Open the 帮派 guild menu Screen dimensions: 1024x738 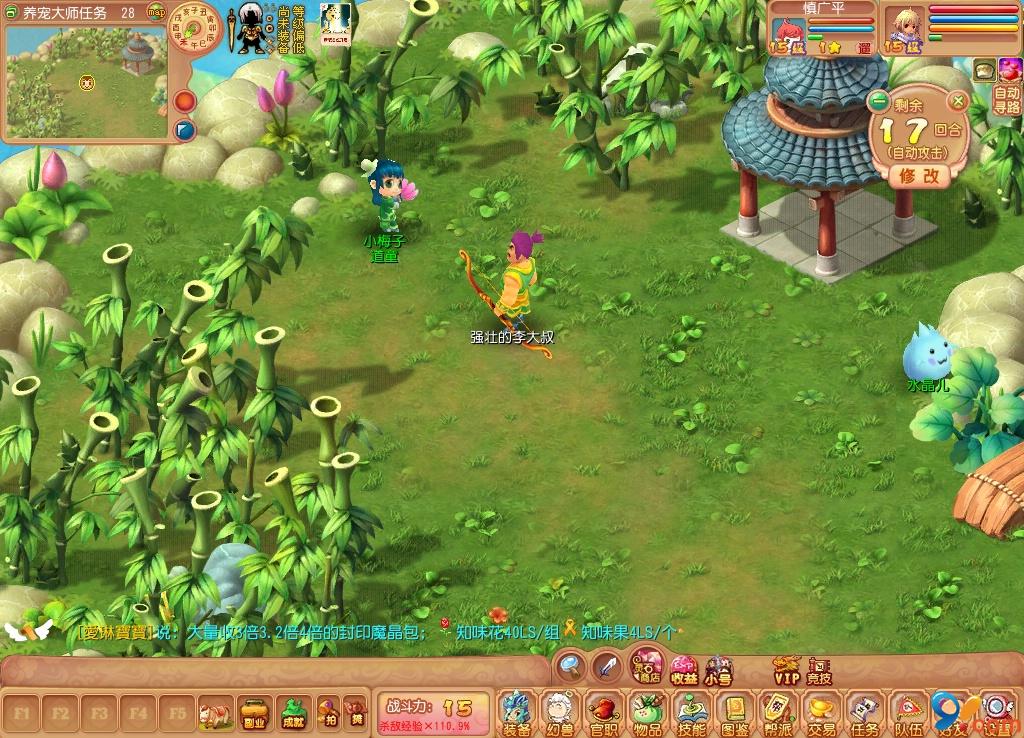click(778, 712)
